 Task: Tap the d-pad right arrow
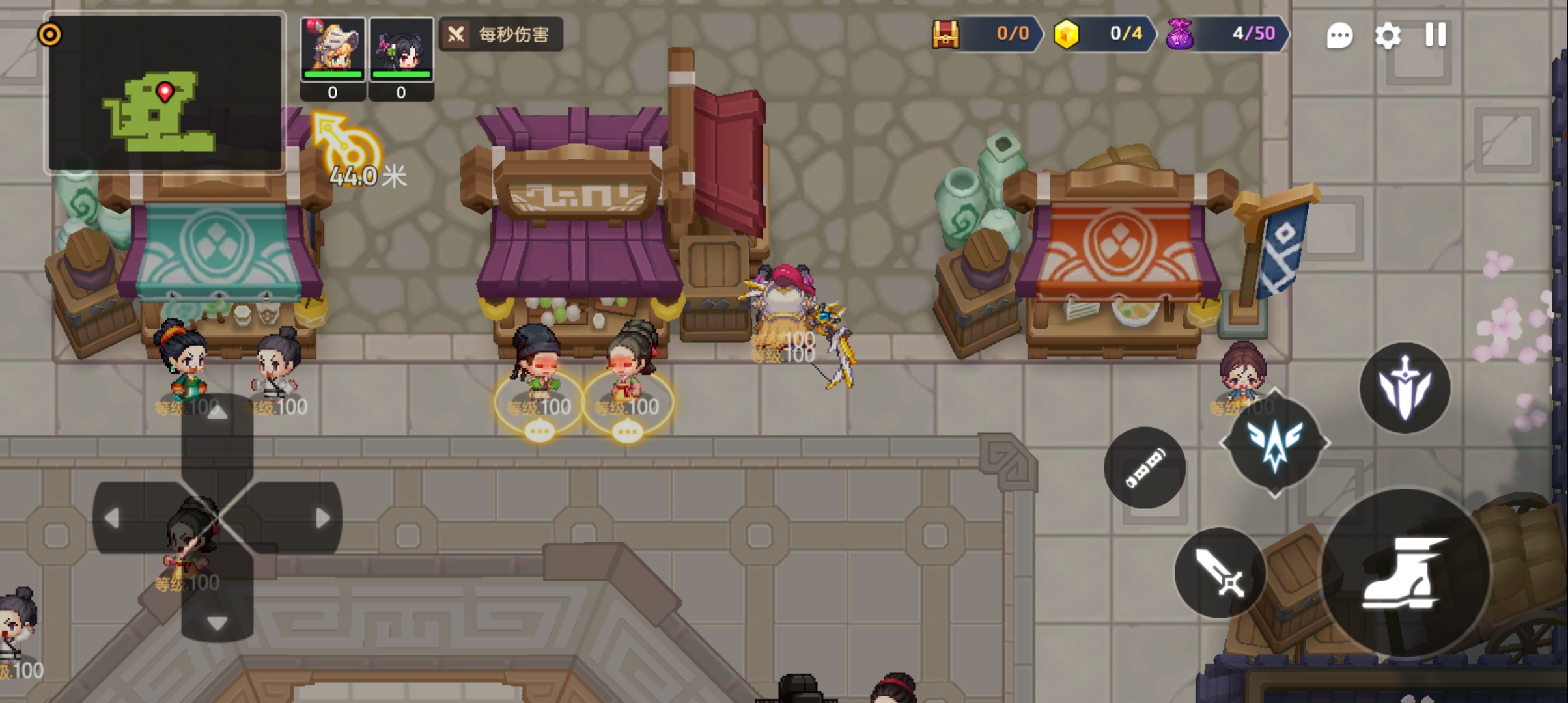click(x=322, y=518)
